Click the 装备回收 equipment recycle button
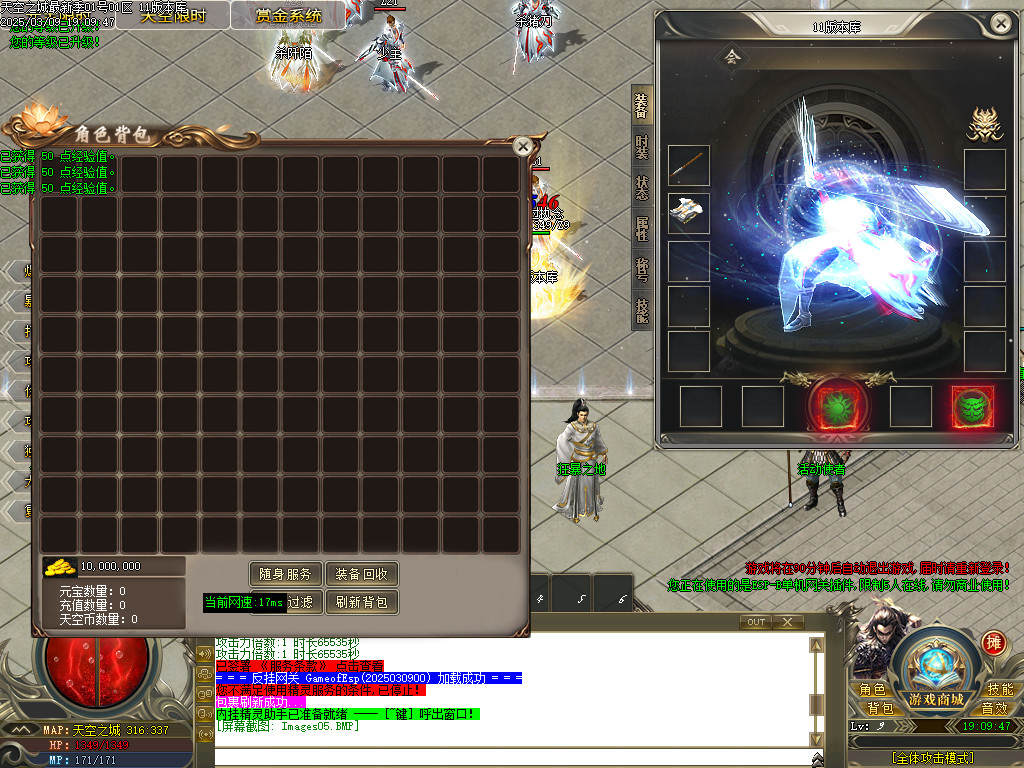The image size is (1024, 768). point(362,574)
